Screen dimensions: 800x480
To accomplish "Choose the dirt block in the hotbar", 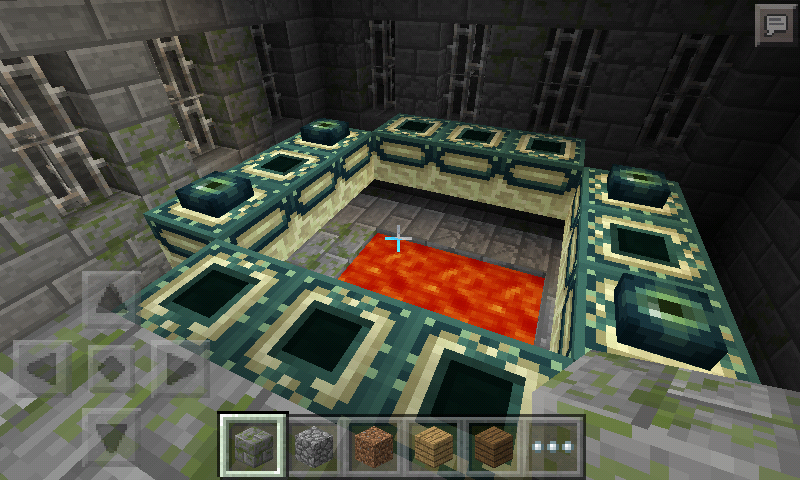I will (x=373, y=445).
